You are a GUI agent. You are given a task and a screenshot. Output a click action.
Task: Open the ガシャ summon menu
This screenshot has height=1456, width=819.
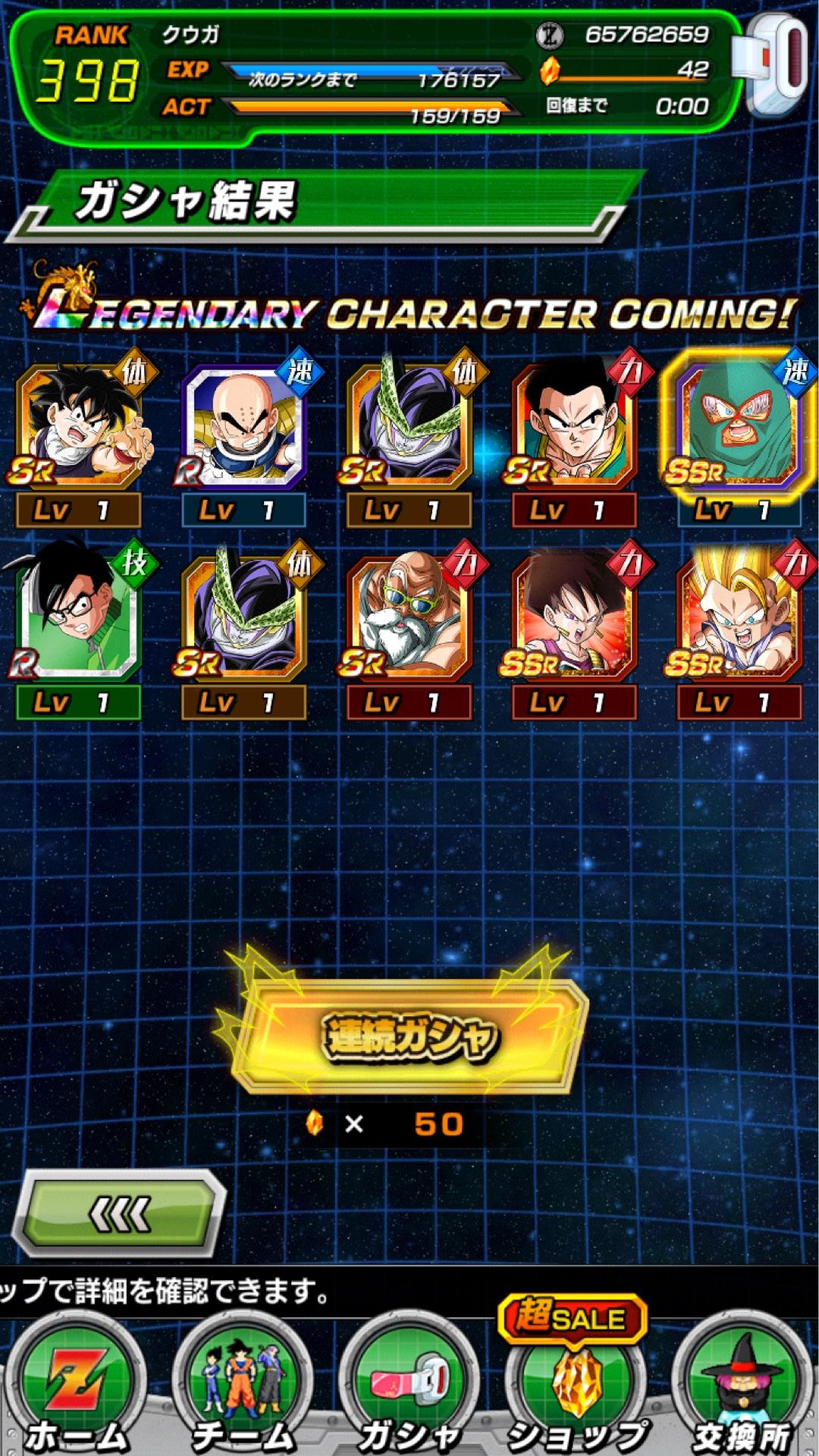click(x=409, y=1388)
